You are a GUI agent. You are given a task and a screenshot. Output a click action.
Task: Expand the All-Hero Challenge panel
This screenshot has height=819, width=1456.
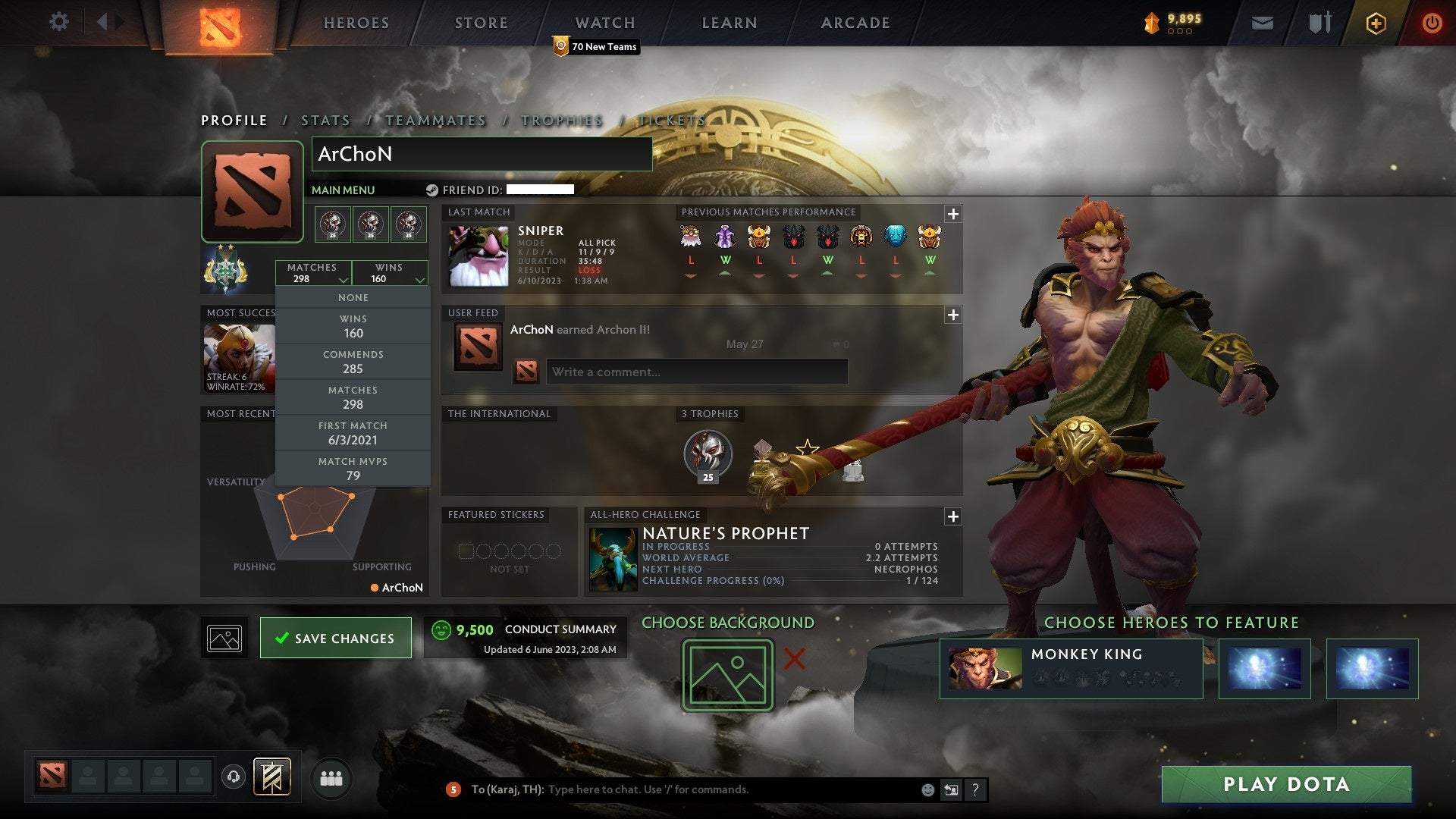[953, 517]
